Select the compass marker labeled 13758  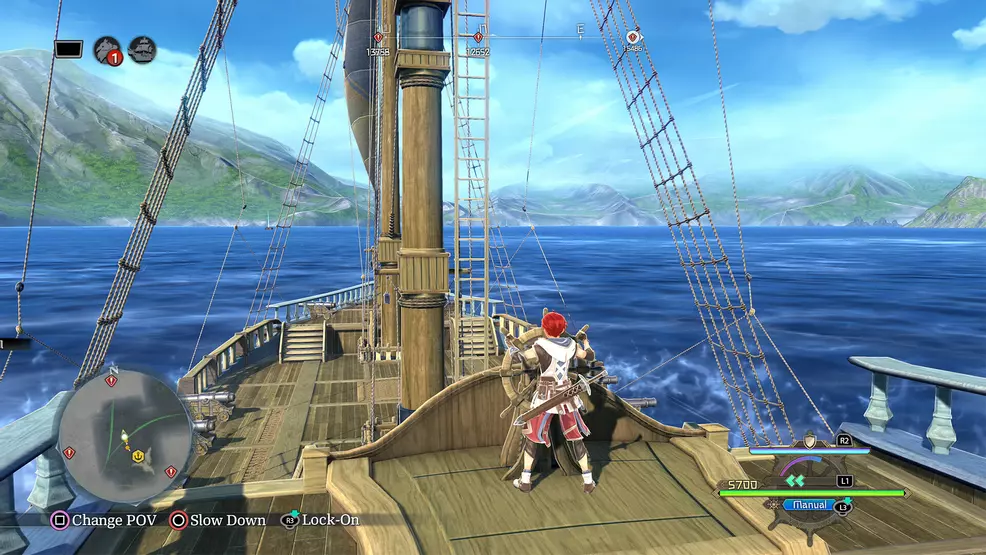378,38
